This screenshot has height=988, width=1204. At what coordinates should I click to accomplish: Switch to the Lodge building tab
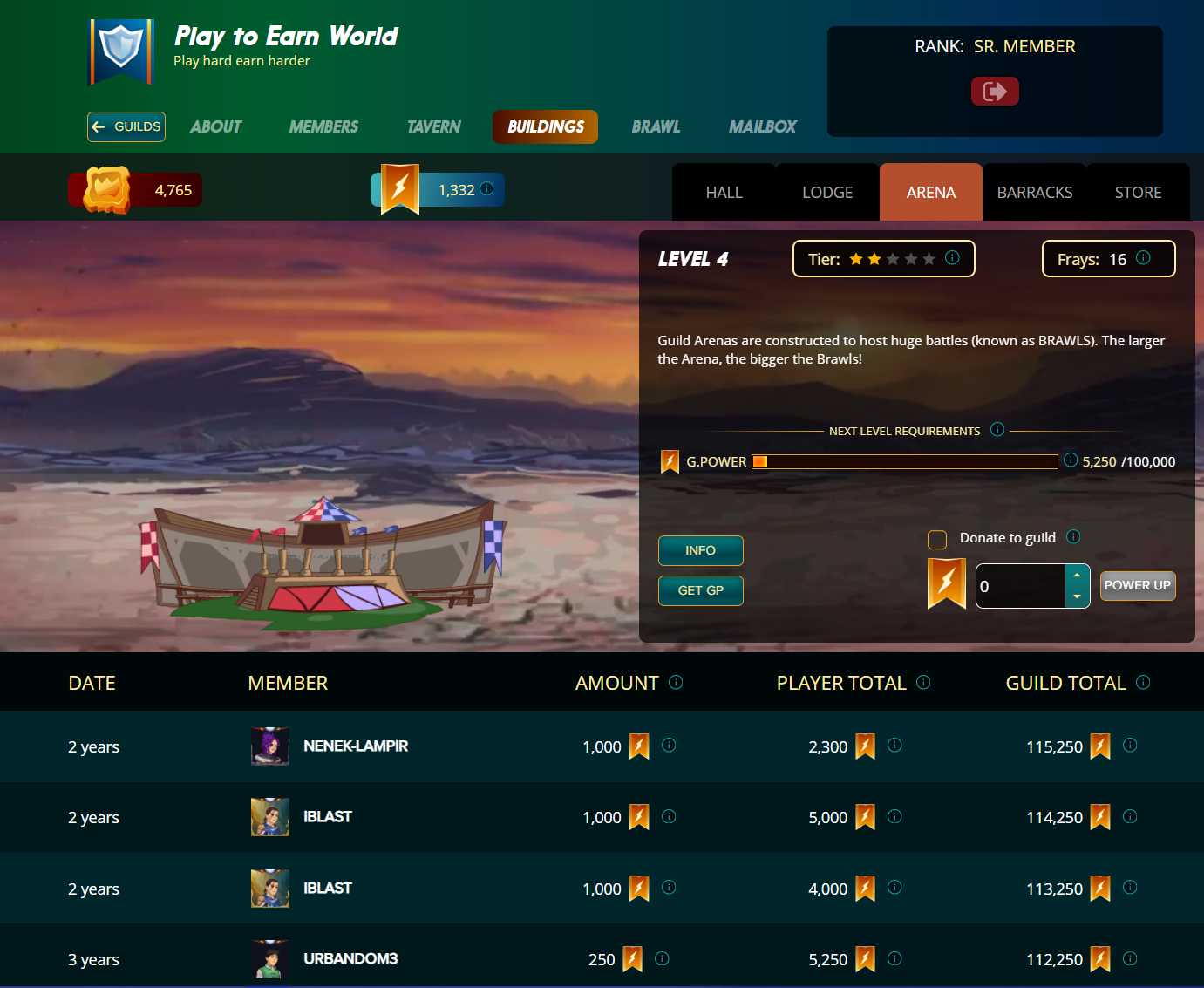click(827, 193)
